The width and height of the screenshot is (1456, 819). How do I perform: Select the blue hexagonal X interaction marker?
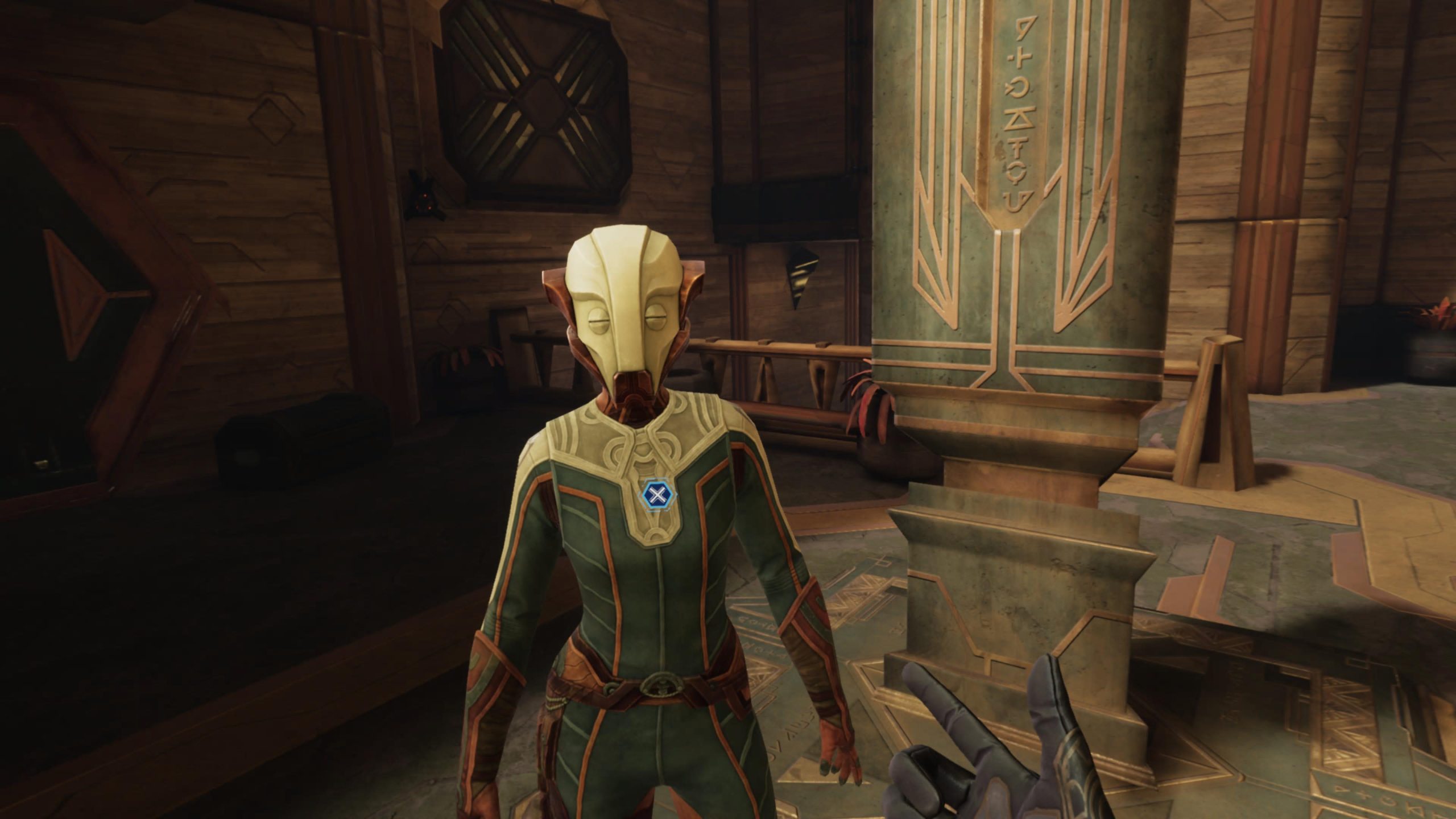click(656, 495)
